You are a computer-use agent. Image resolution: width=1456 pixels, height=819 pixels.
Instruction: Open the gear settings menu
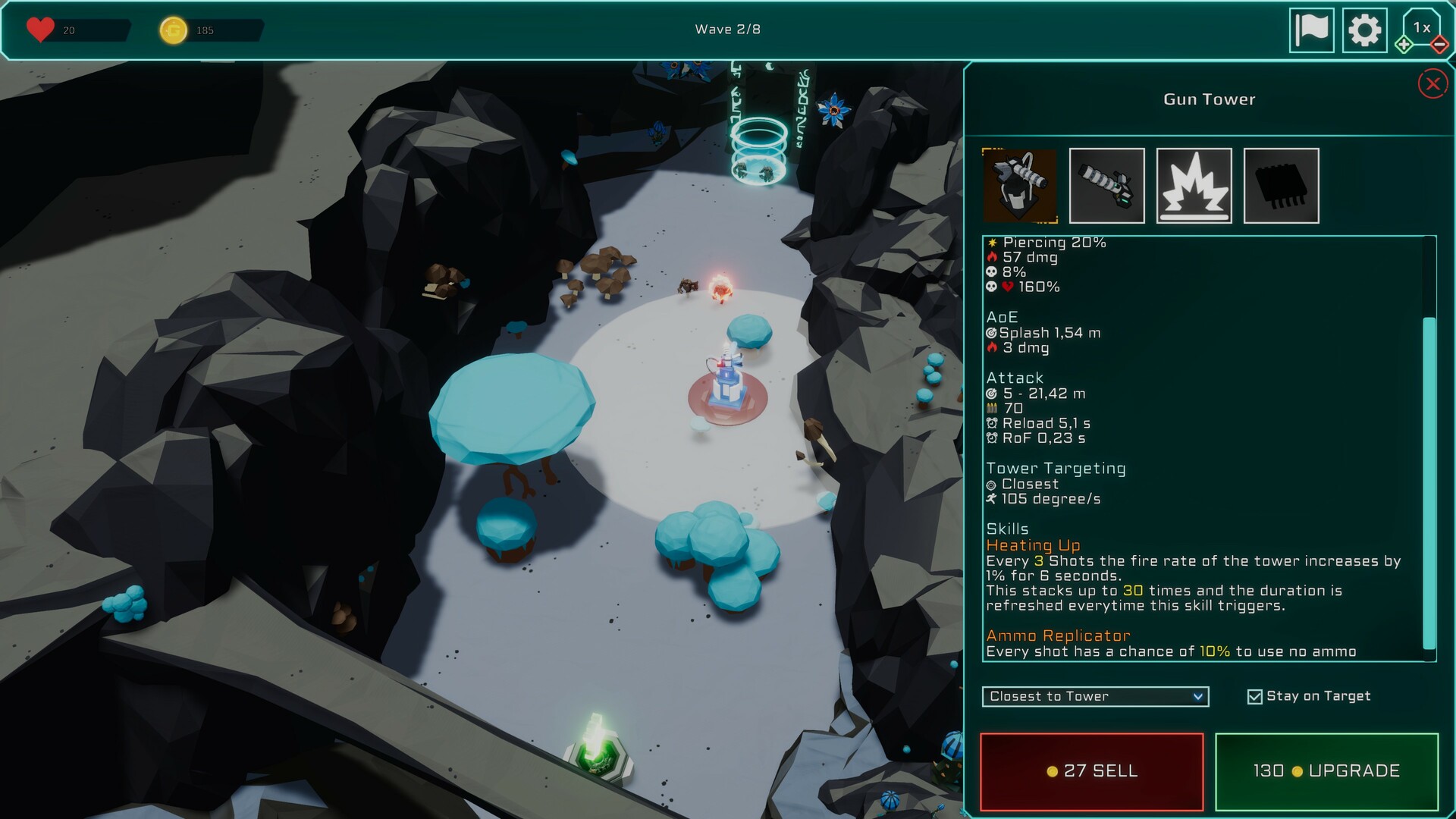coord(1364,30)
